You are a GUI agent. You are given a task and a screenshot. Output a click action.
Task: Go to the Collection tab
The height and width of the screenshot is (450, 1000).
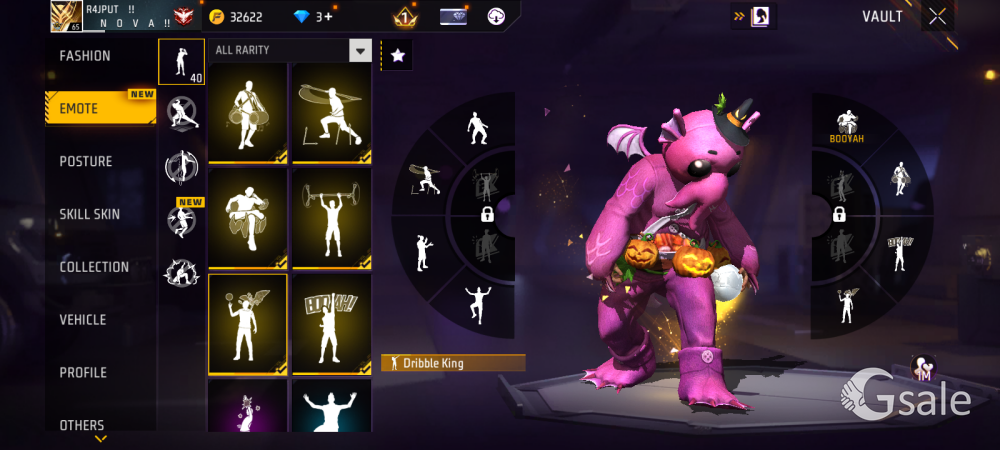[94, 267]
